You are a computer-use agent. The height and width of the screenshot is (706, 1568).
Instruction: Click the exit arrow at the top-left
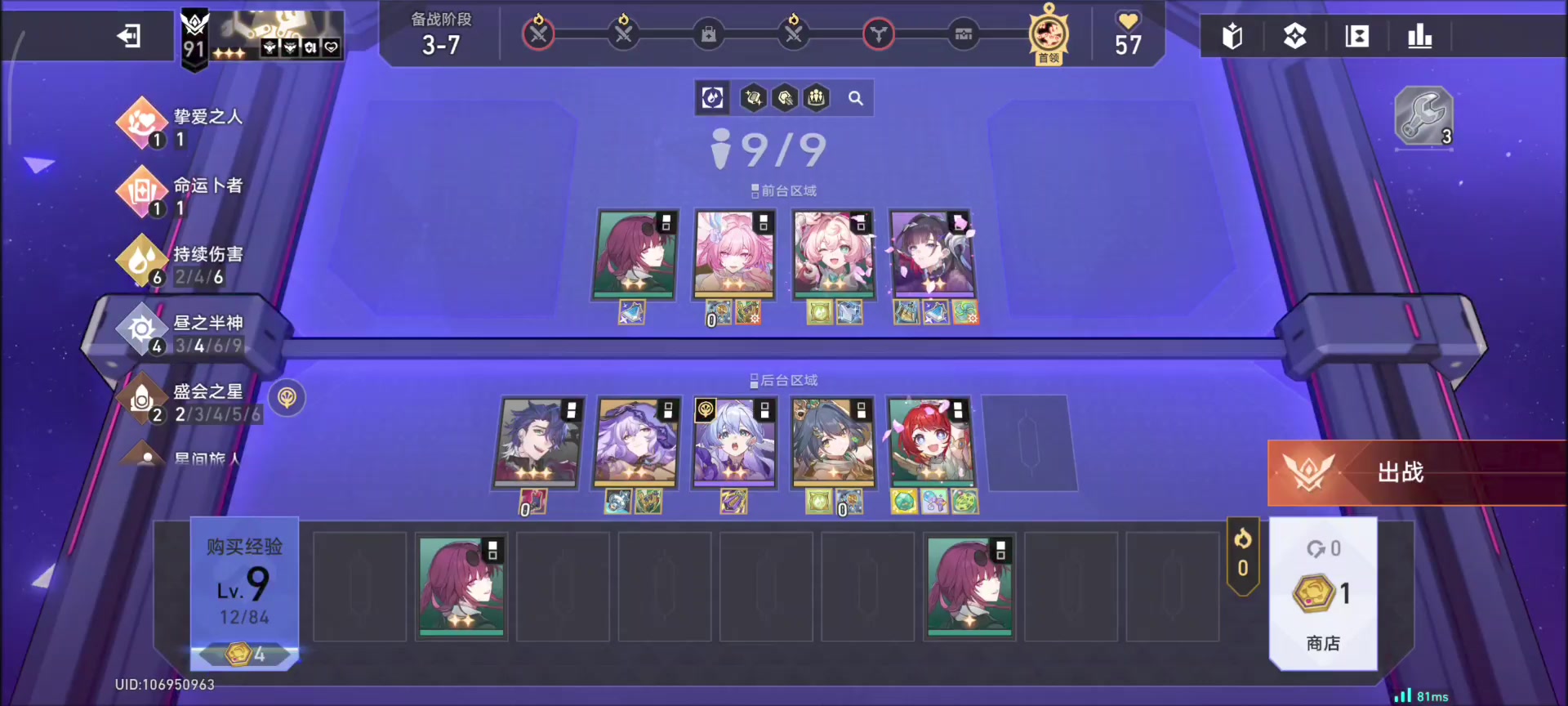[128, 36]
